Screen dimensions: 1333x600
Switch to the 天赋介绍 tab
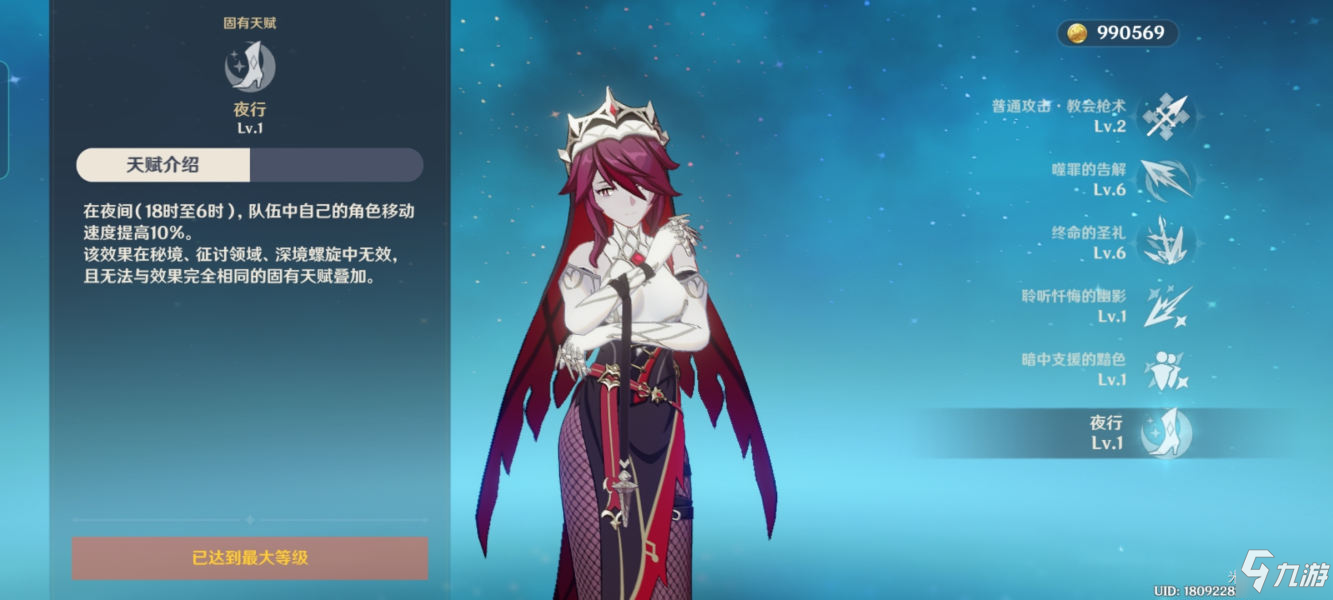(163, 165)
